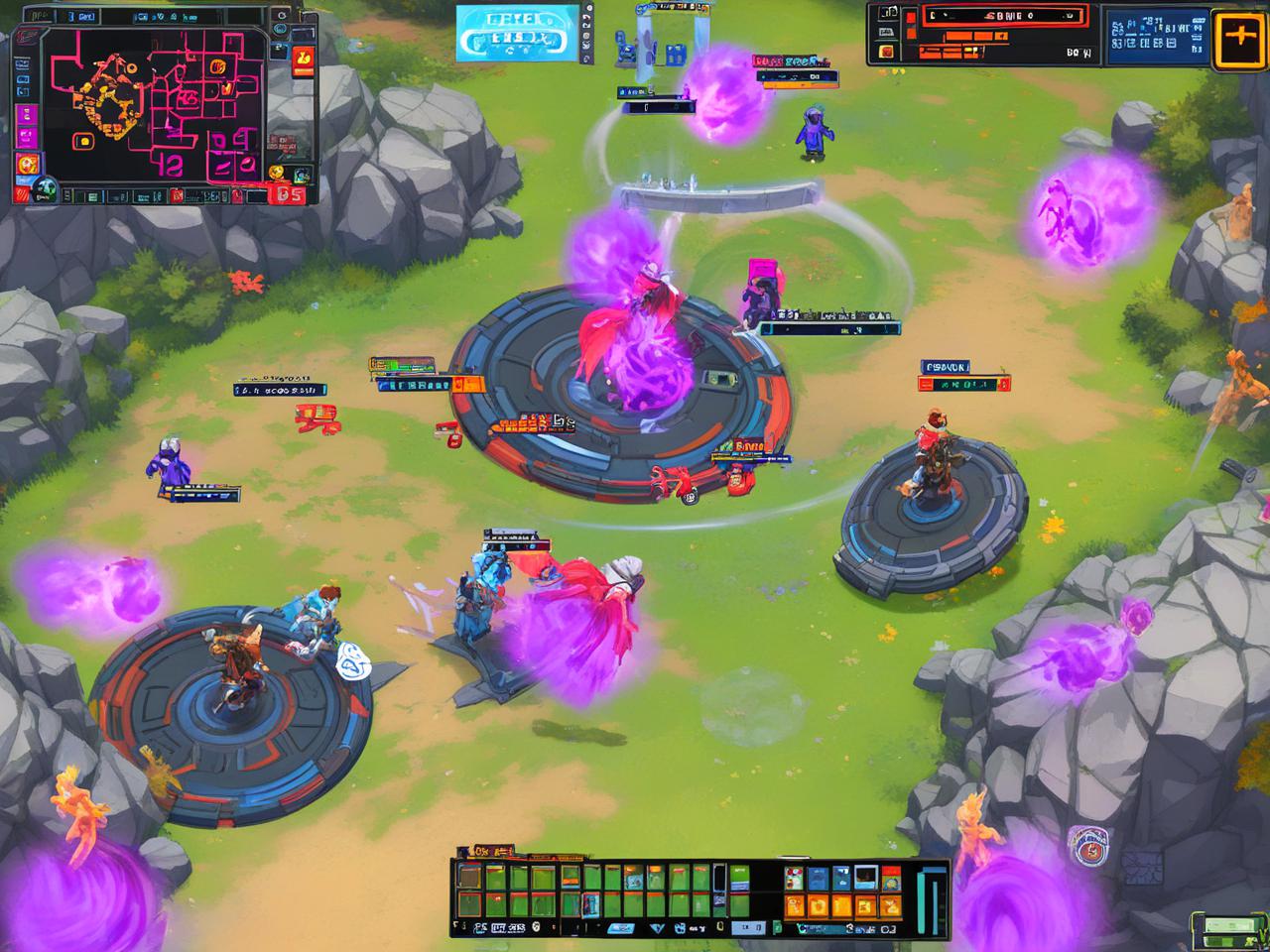
Task: Click the small red icon in the top-right panel
Action: coord(886,50)
